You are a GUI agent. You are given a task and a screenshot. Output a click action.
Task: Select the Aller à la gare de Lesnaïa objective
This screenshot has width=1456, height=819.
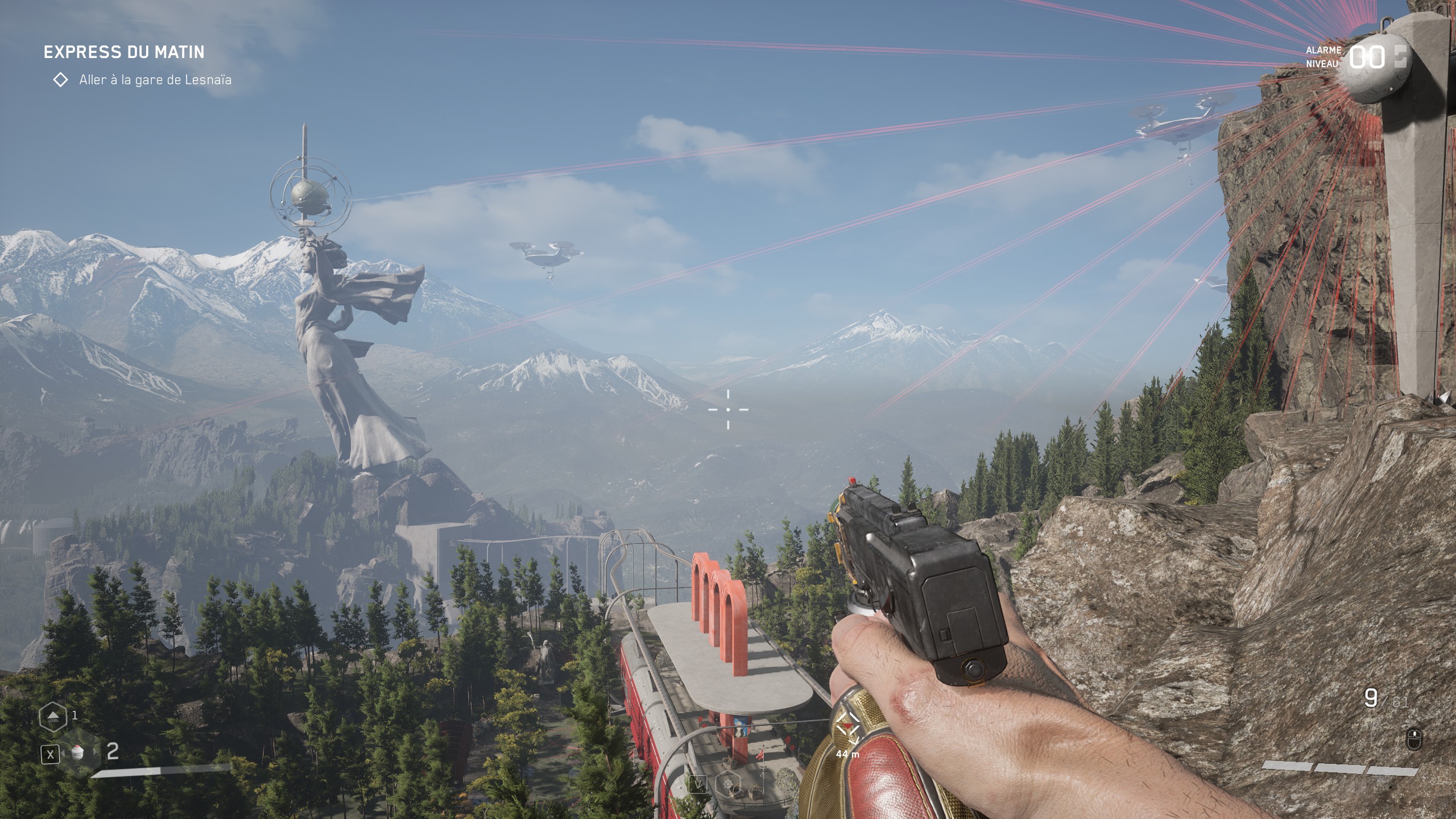point(155,80)
